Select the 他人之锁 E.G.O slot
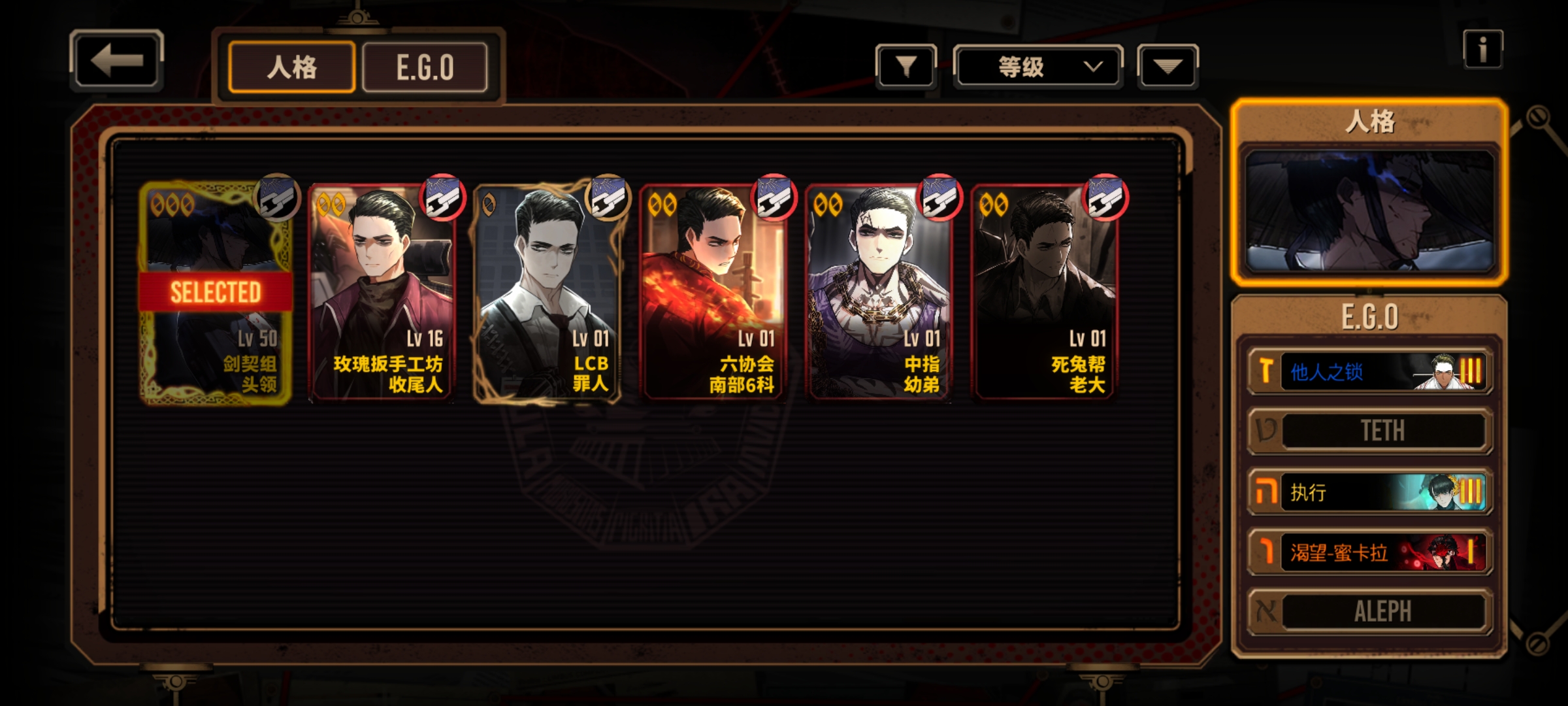 (1370, 372)
